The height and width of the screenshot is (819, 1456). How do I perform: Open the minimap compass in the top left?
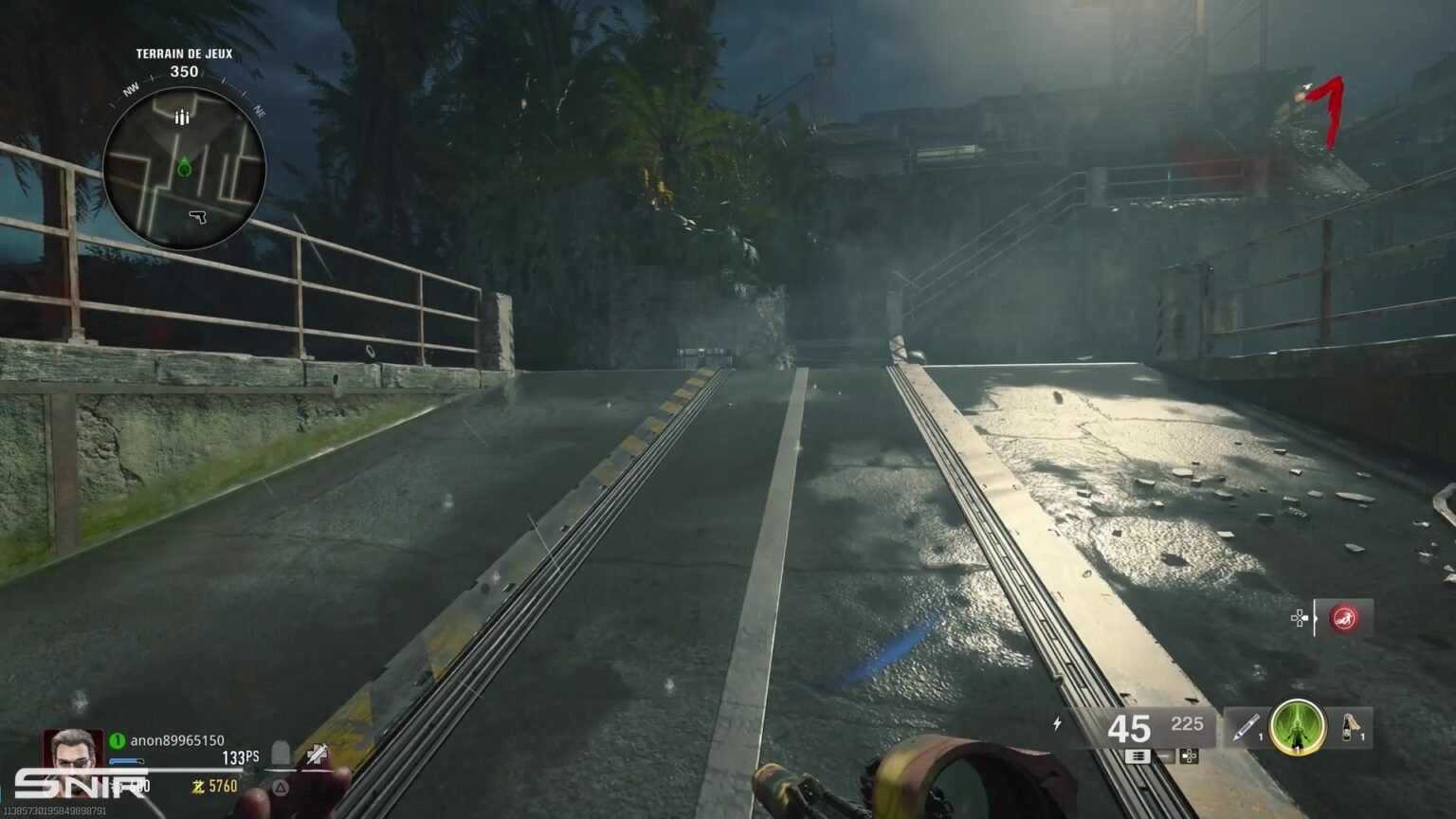[x=185, y=169]
